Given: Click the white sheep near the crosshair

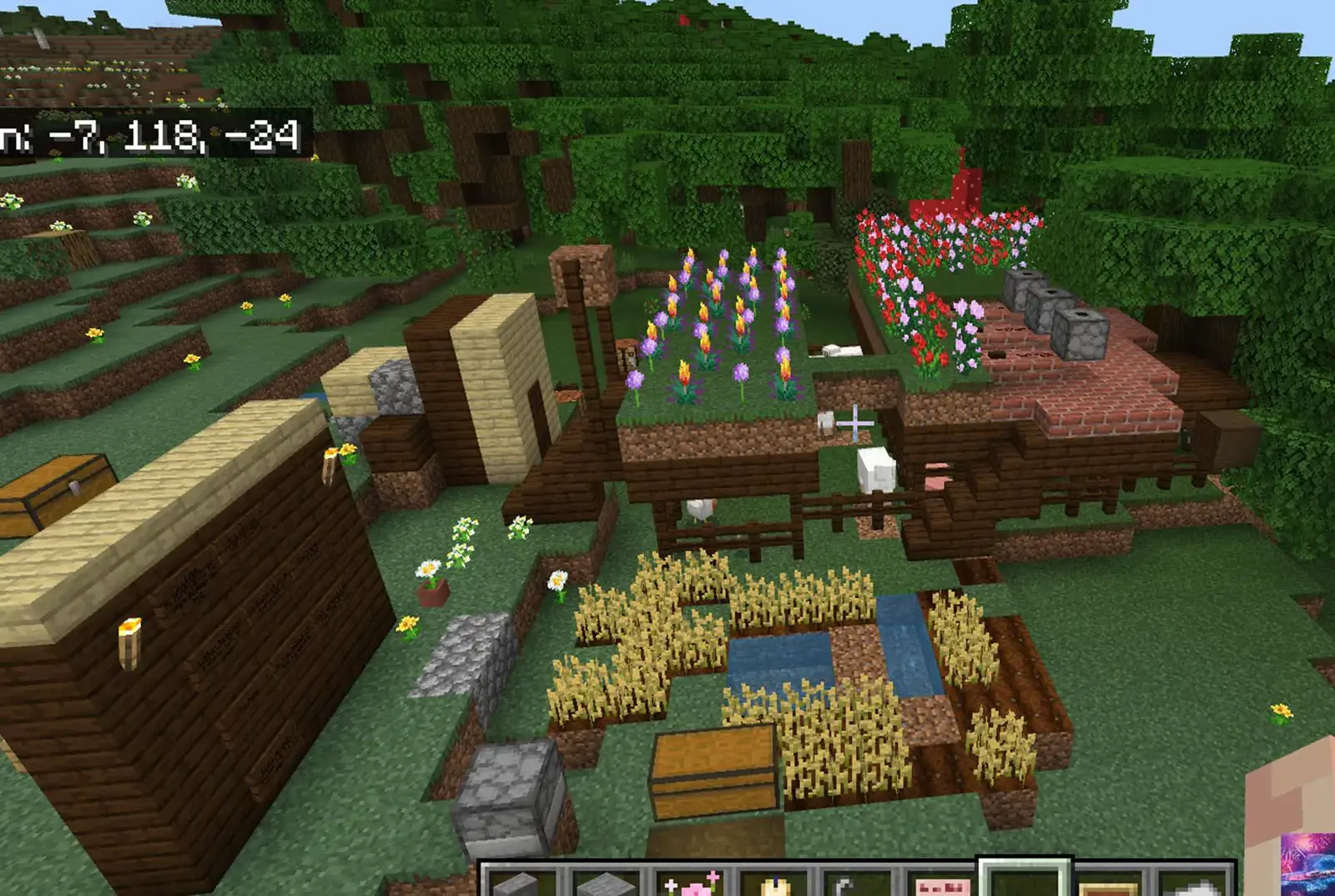Looking at the screenshot, I should pyautogui.click(x=876, y=467).
